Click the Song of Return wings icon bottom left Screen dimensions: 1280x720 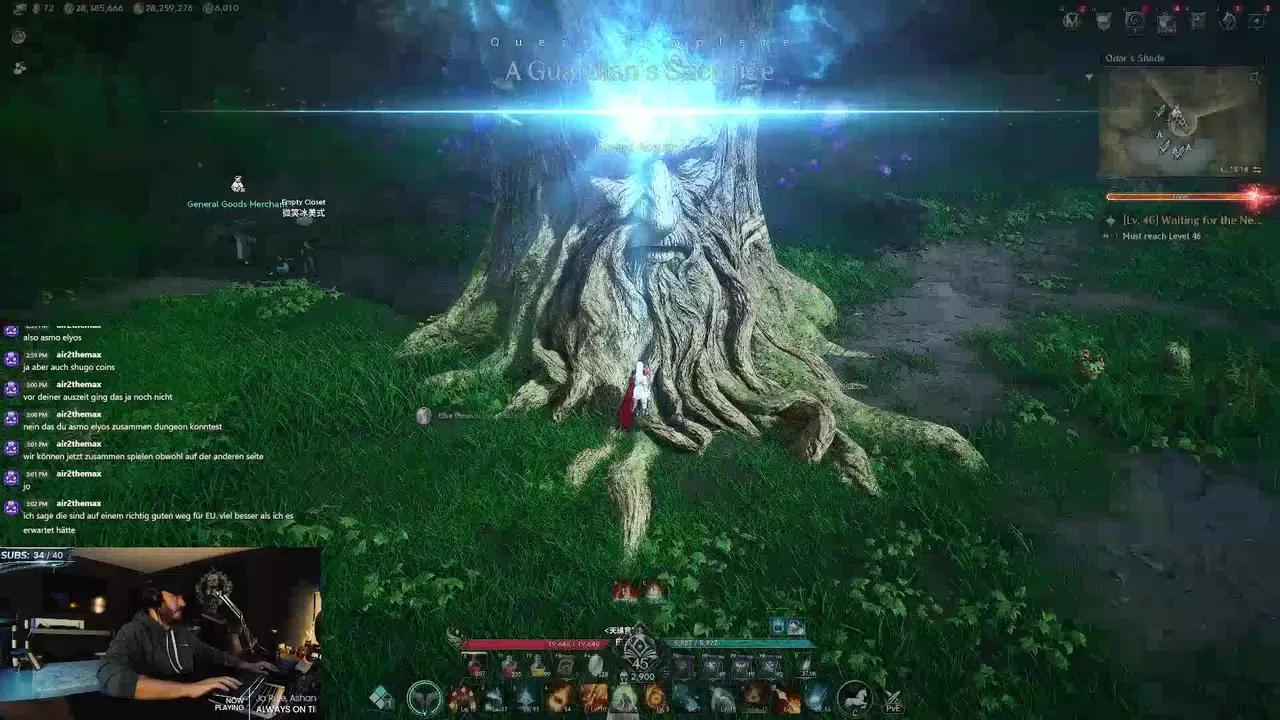tap(424, 697)
